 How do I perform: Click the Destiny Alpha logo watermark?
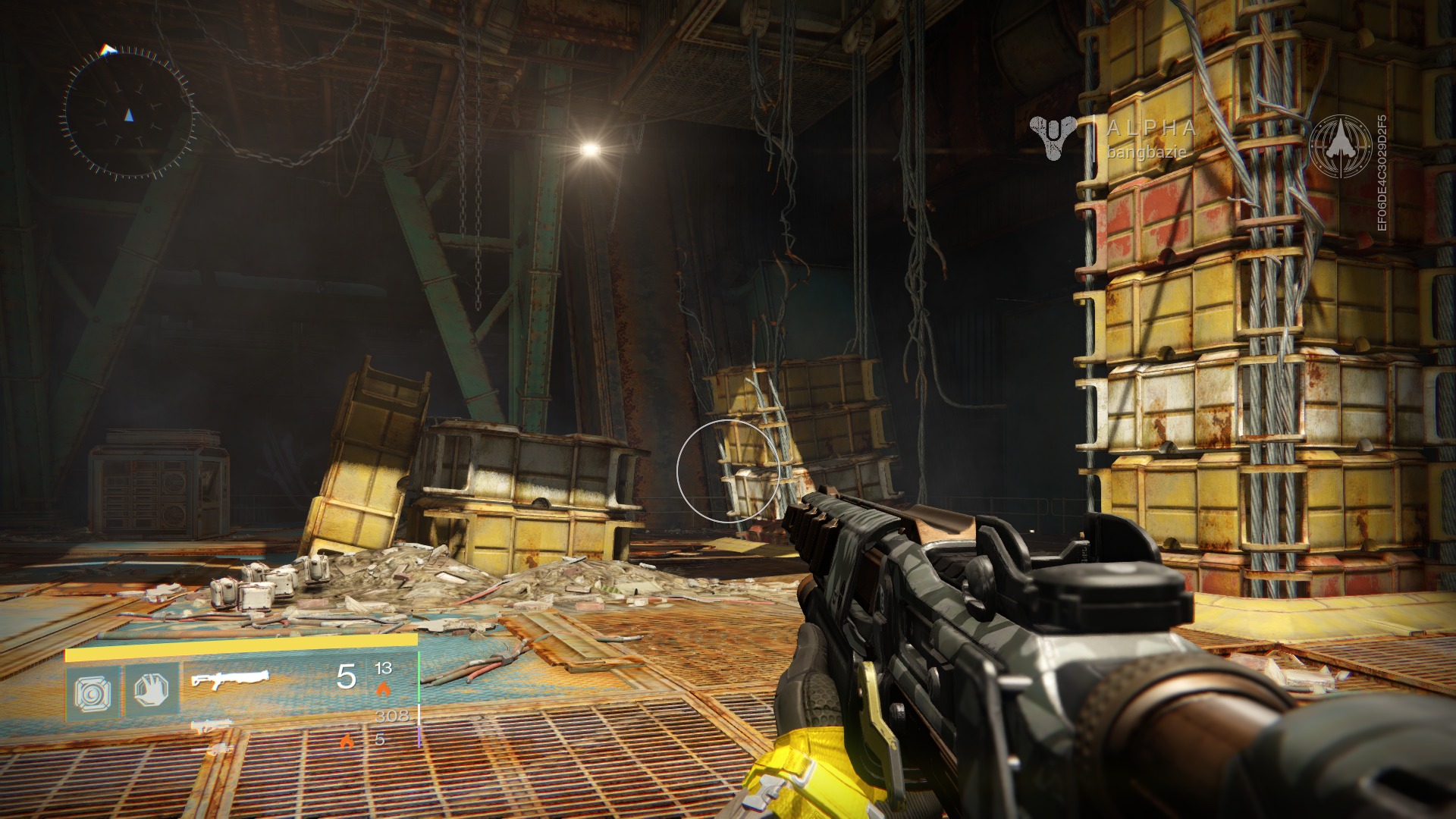pyautogui.click(x=1053, y=137)
